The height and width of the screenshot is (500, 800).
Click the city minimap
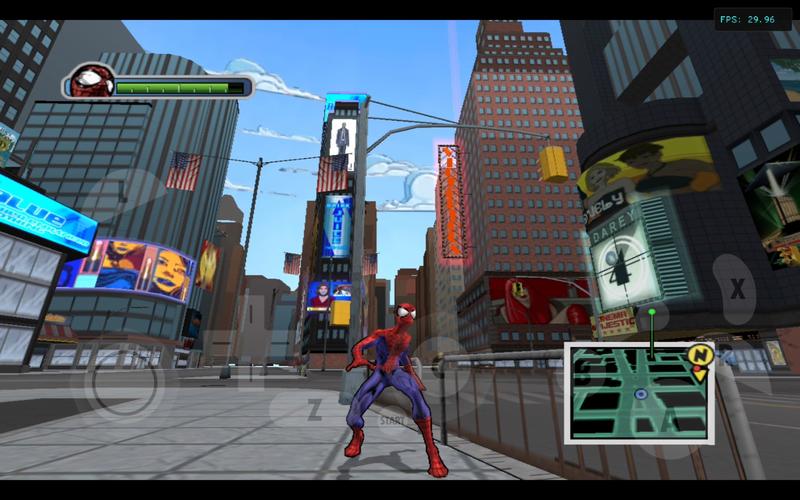tap(639, 393)
